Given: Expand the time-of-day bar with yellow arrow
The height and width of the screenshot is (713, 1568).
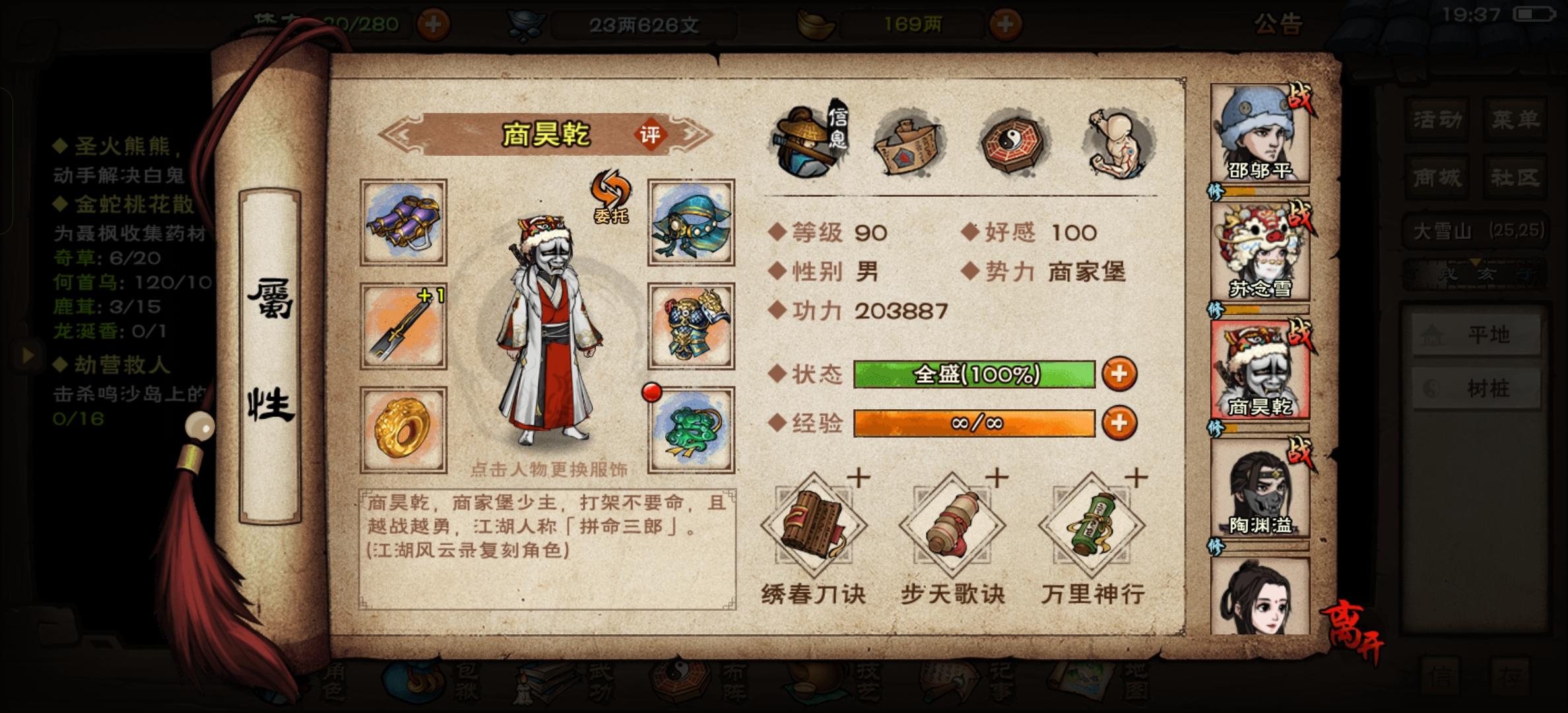Looking at the screenshot, I should pyautogui.click(x=1476, y=262).
